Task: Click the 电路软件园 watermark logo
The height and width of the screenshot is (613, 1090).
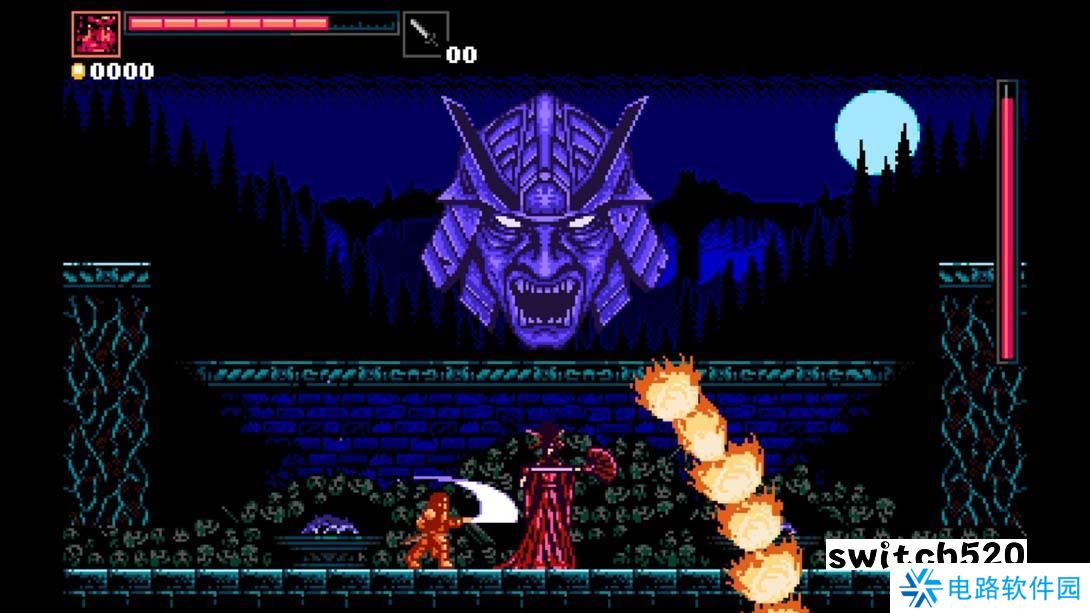Action: click(x=989, y=587)
